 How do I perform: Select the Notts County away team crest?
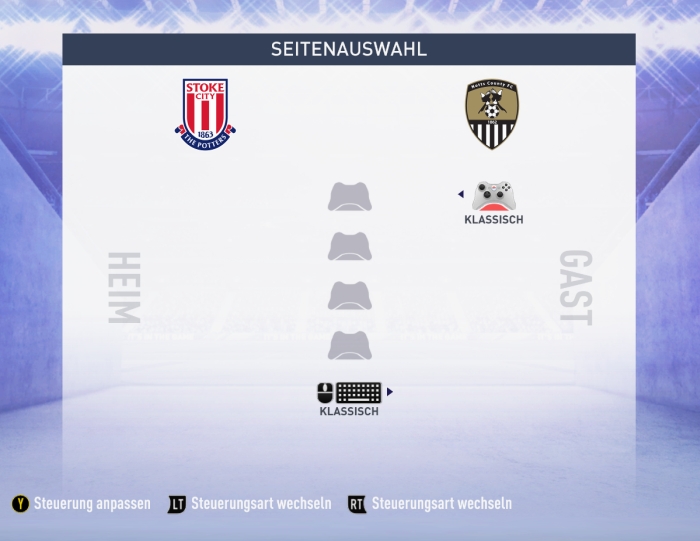[491, 114]
